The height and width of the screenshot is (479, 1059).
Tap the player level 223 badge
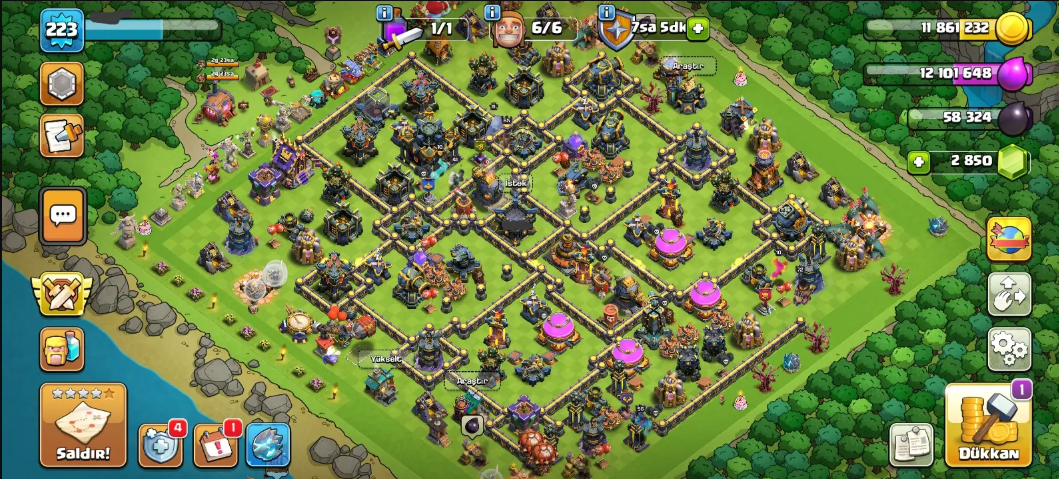tap(62, 30)
